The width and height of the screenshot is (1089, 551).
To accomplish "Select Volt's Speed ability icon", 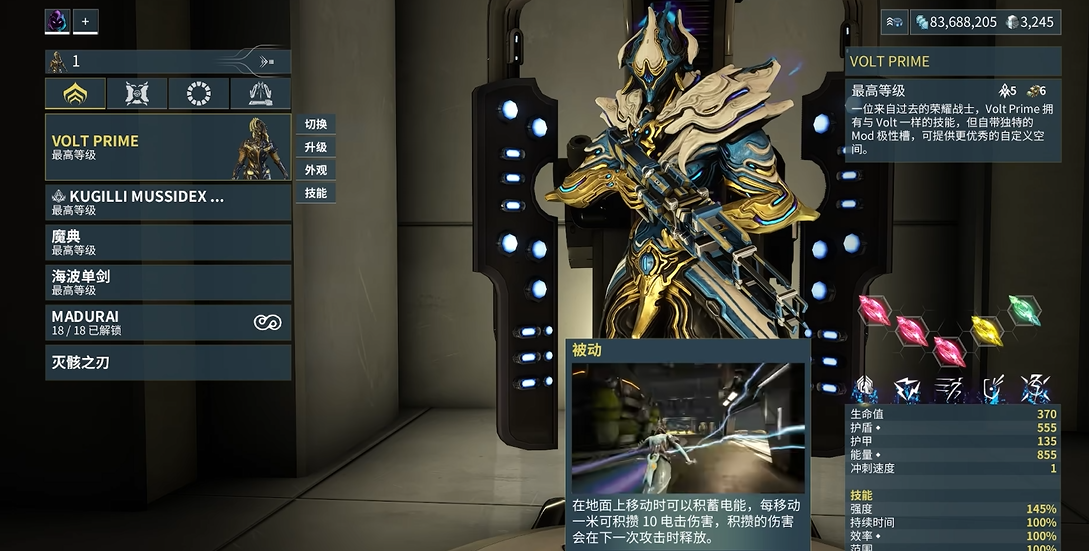I will (949, 390).
